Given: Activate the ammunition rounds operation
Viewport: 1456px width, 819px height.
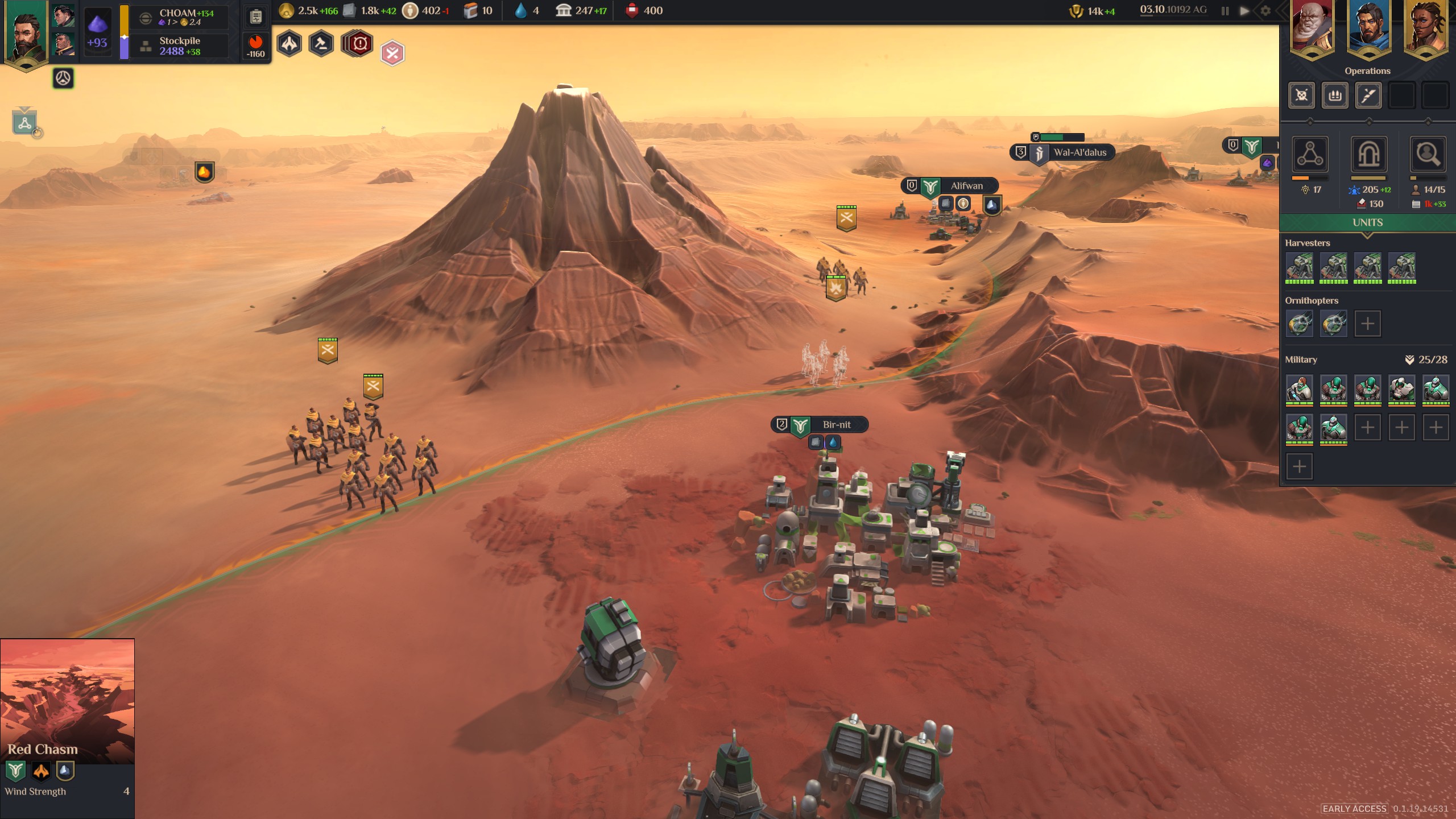Looking at the screenshot, I should tap(1335, 95).
